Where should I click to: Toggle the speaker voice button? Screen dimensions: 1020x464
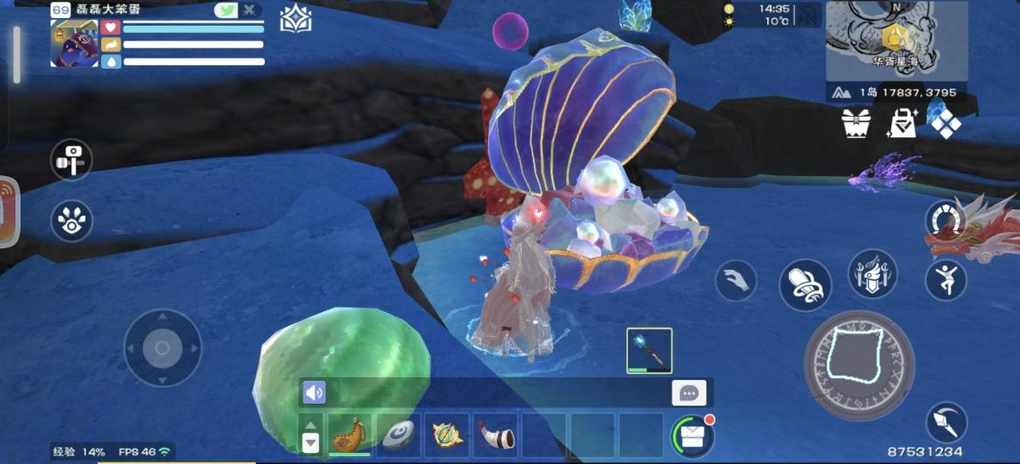(x=314, y=393)
